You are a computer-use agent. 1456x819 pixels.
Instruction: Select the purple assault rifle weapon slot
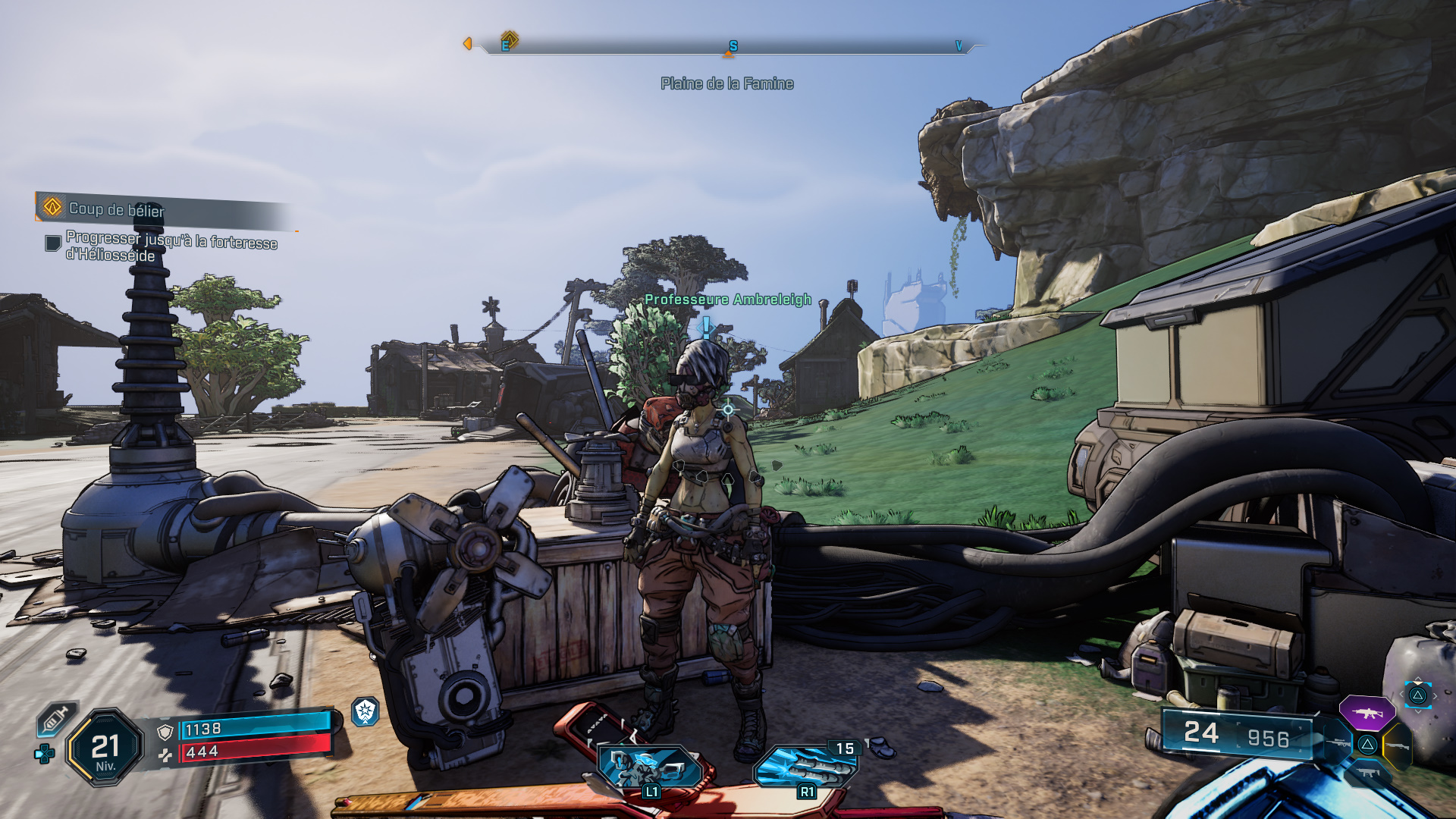tap(1367, 713)
